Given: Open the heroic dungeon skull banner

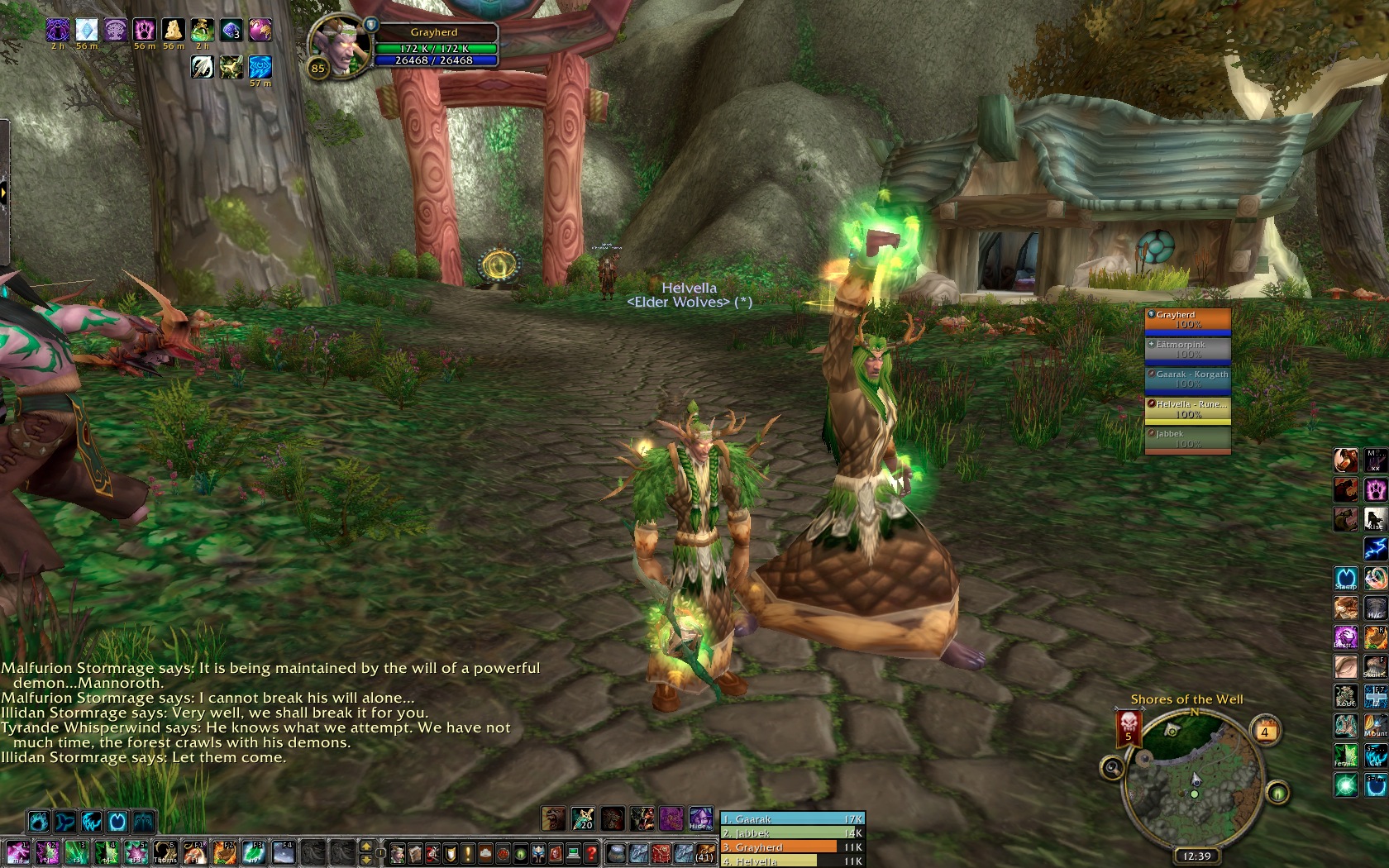Looking at the screenshot, I should coord(1129,727).
